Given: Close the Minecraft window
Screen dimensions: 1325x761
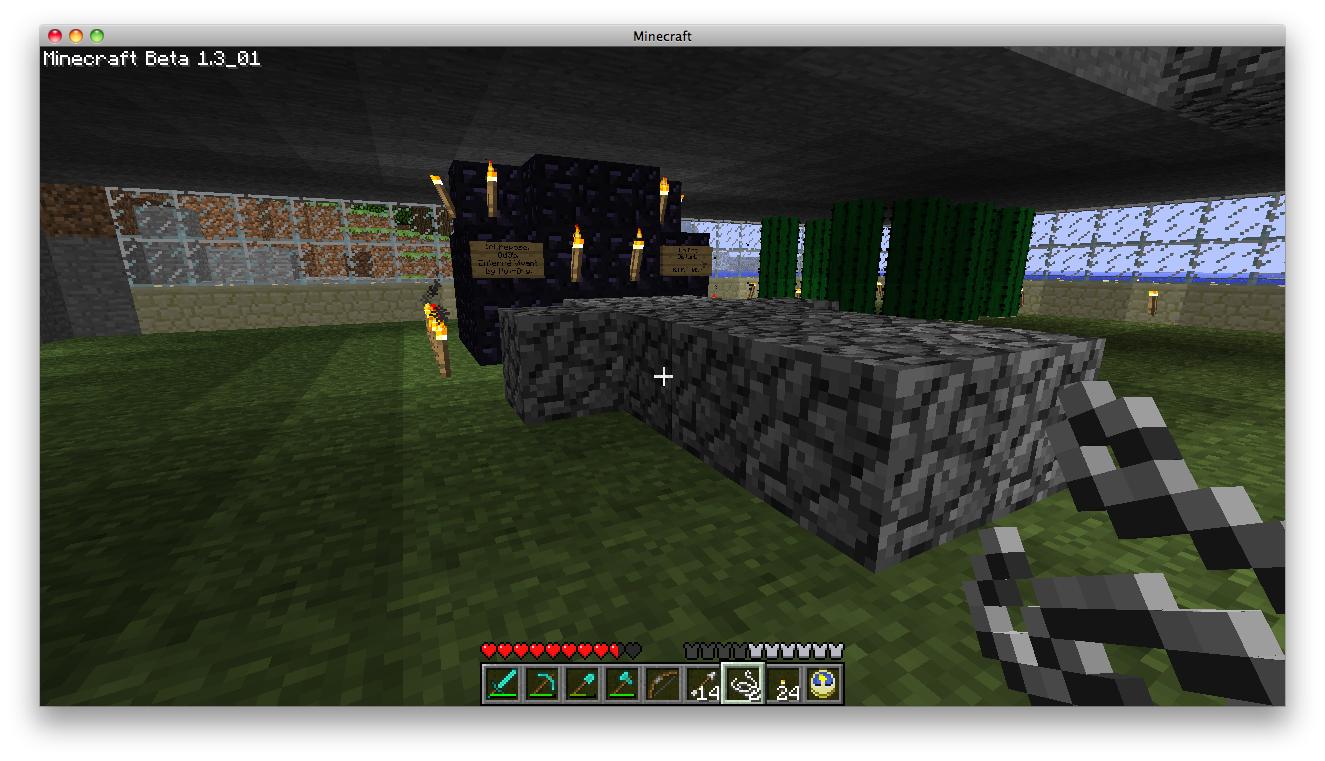Looking at the screenshot, I should (x=55, y=36).
